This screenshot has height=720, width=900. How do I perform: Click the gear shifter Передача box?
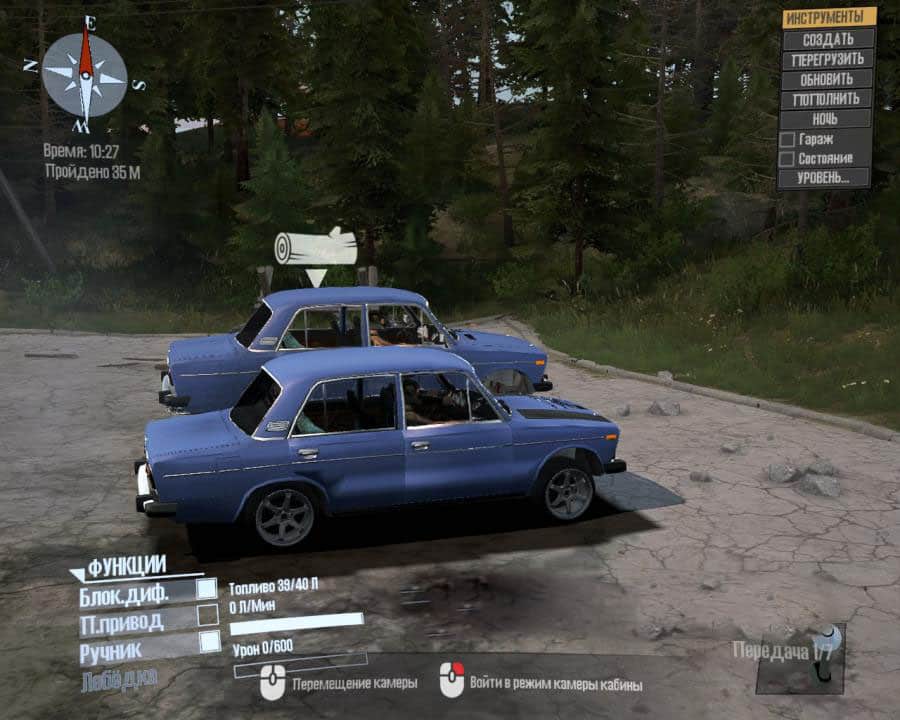click(801, 658)
